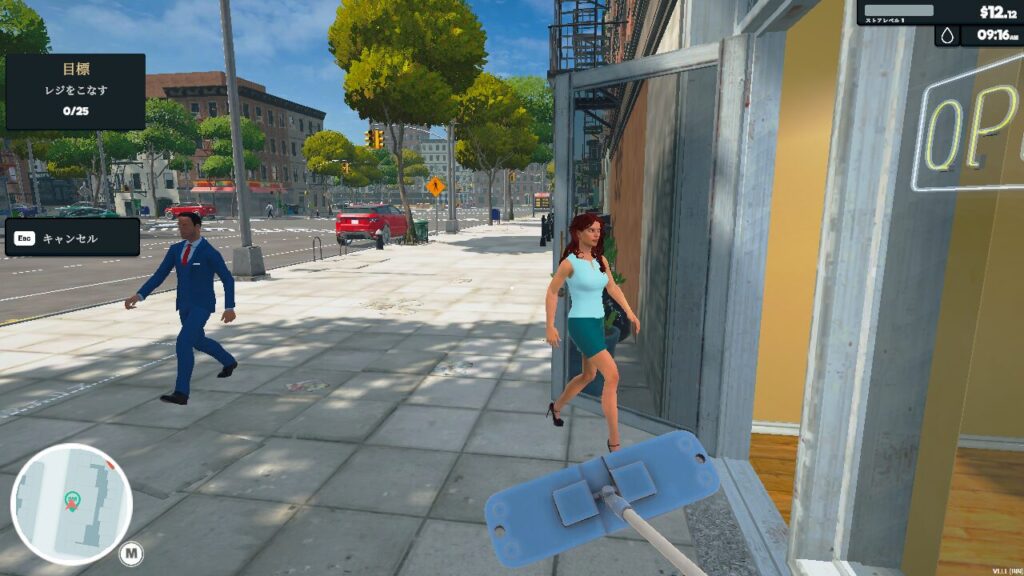Select the 目標 objective tracker panel
Image resolution: width=1024 pixels, height=576 pixels.
click(75, 91)
